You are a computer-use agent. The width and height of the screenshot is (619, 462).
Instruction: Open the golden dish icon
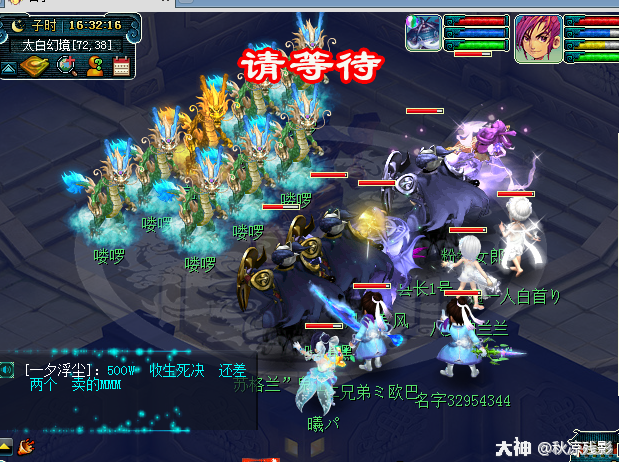(x=35, y=66)
